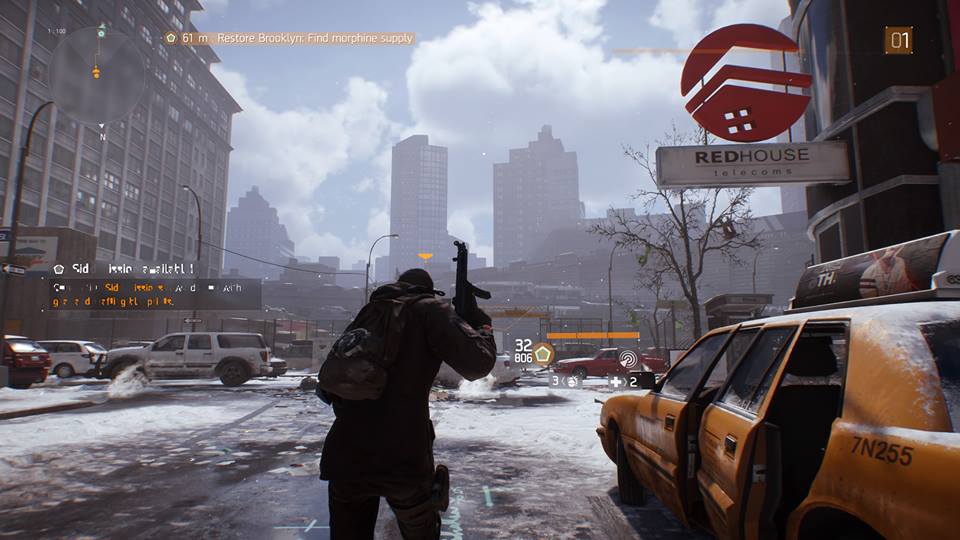Click the orange player marker on minimap

tap(96, 71)
